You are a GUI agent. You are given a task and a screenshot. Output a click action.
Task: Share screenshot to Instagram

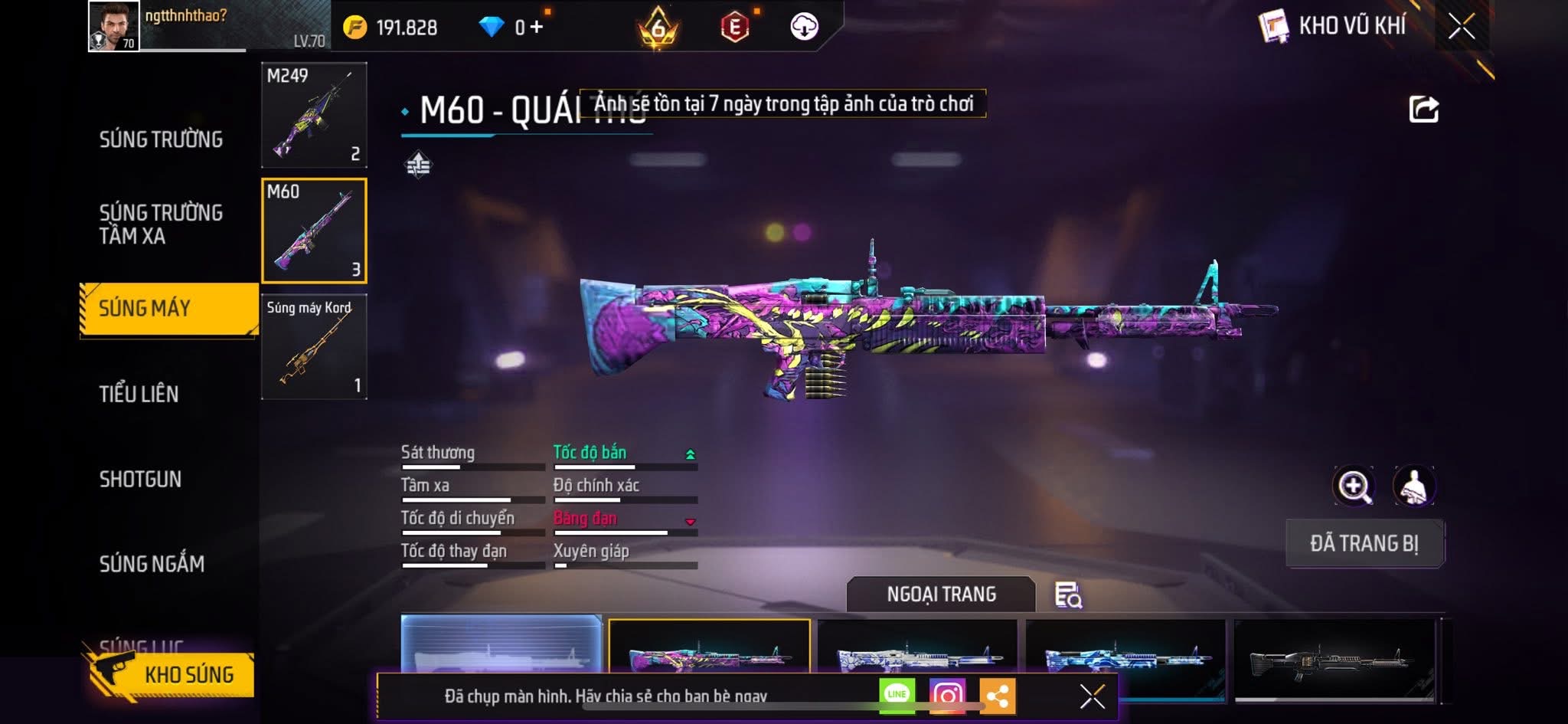tap(947, 695)
